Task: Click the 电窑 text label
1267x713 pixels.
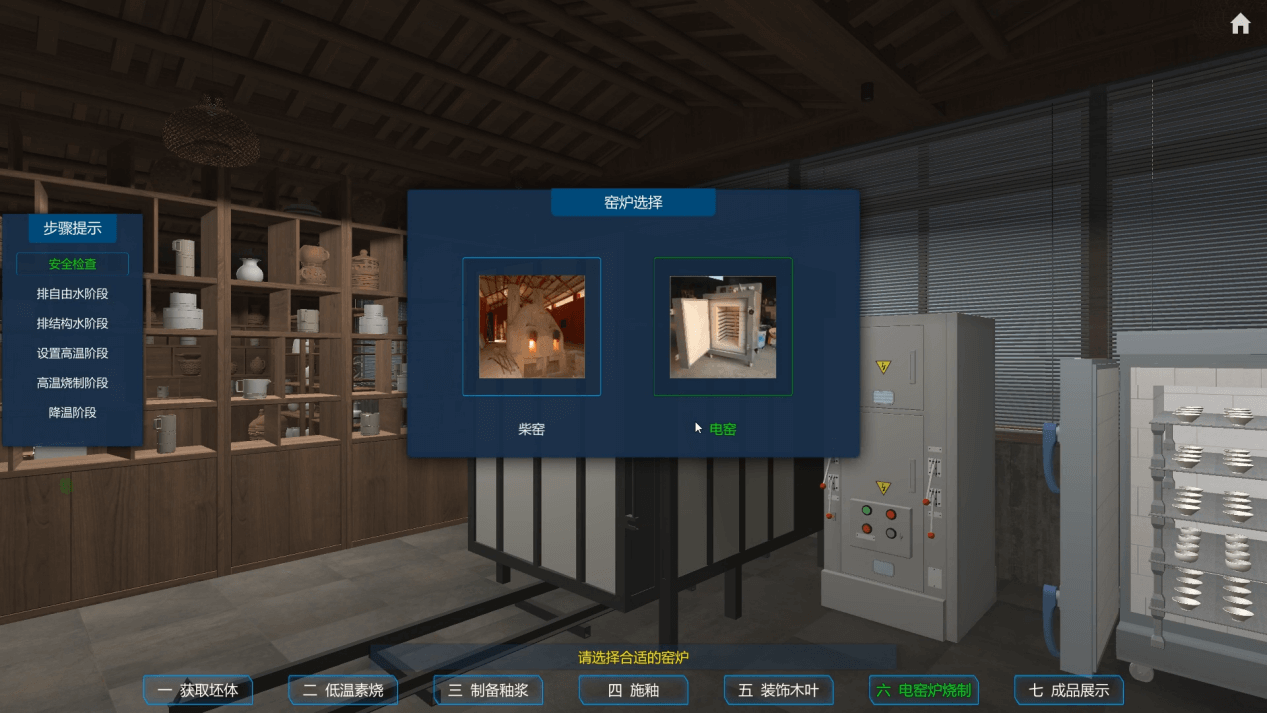Action: pos(723,429)
